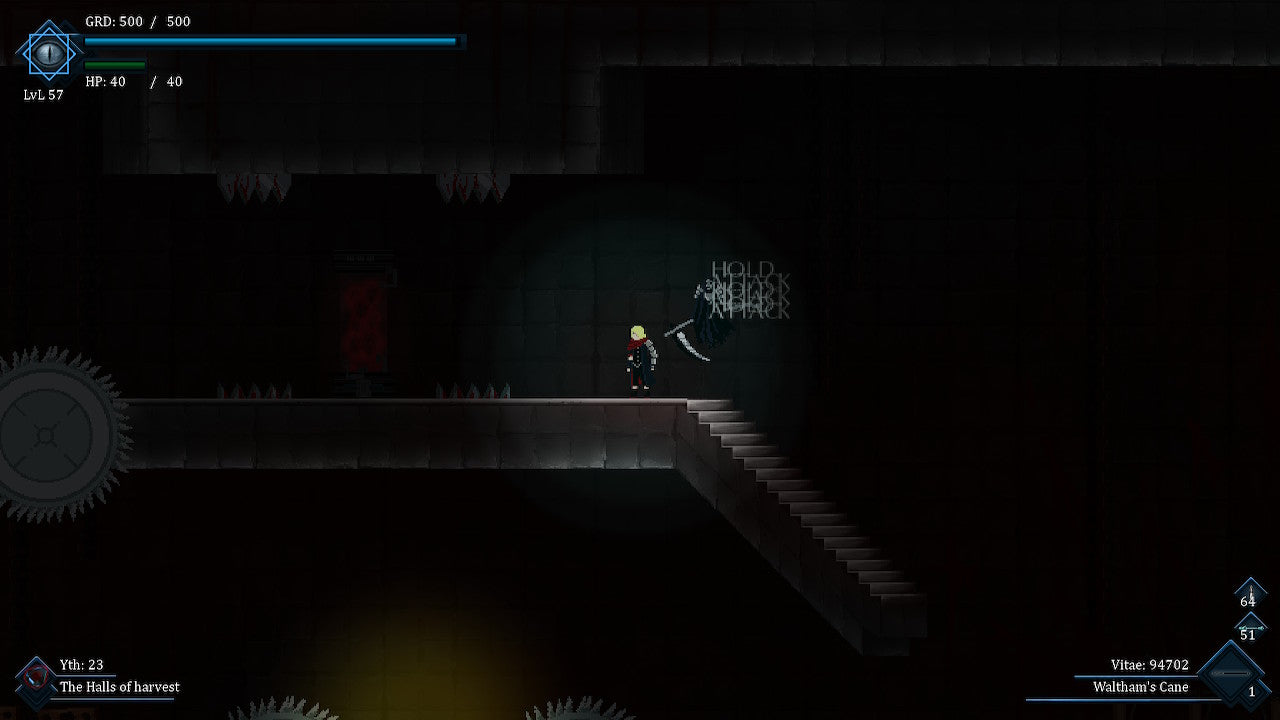1280x720 pixels.
Task: Select the item slot showing 51
Action: pos(1249,628)
